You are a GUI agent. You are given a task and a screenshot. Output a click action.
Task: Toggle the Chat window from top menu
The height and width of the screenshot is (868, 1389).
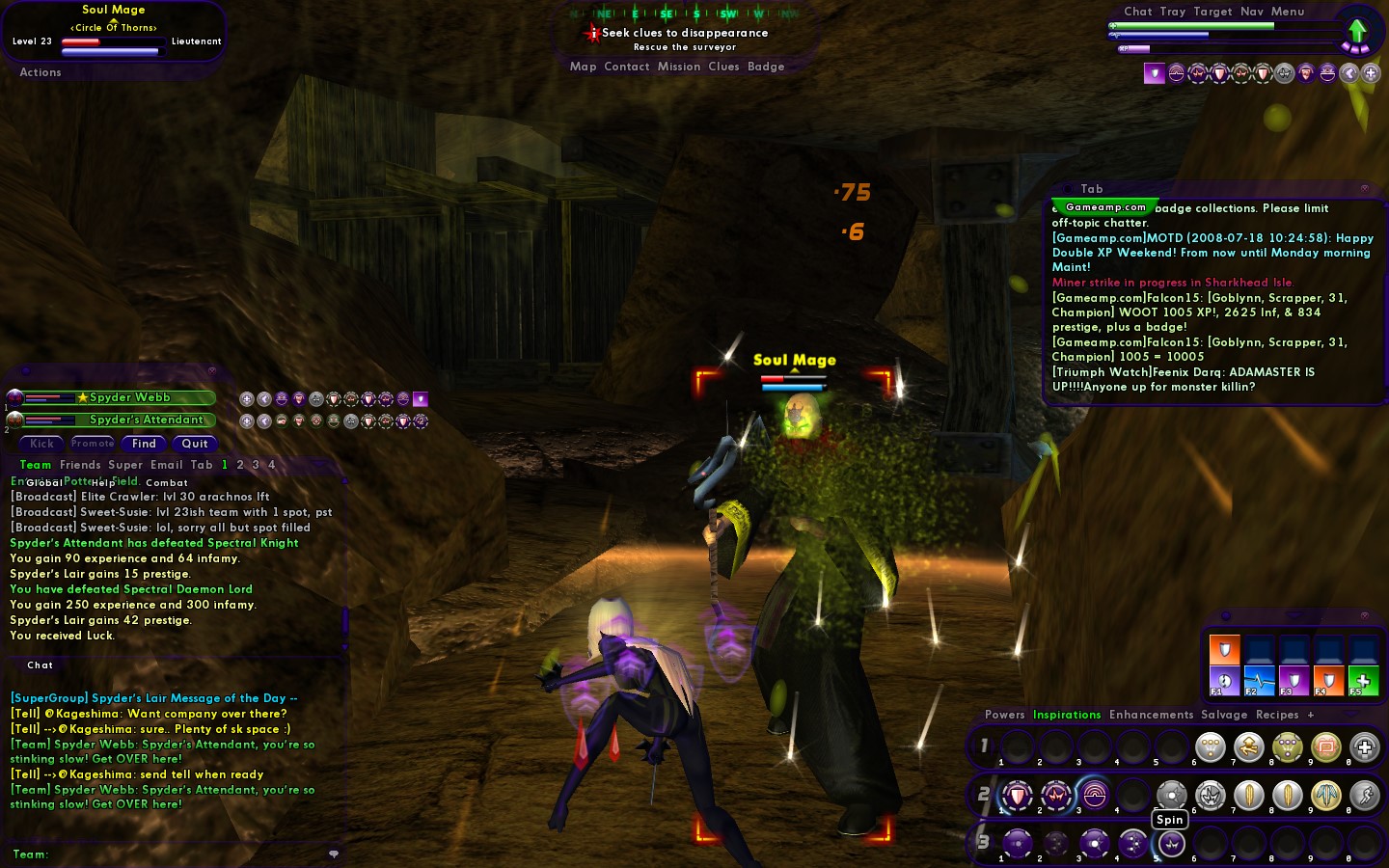1138,12
